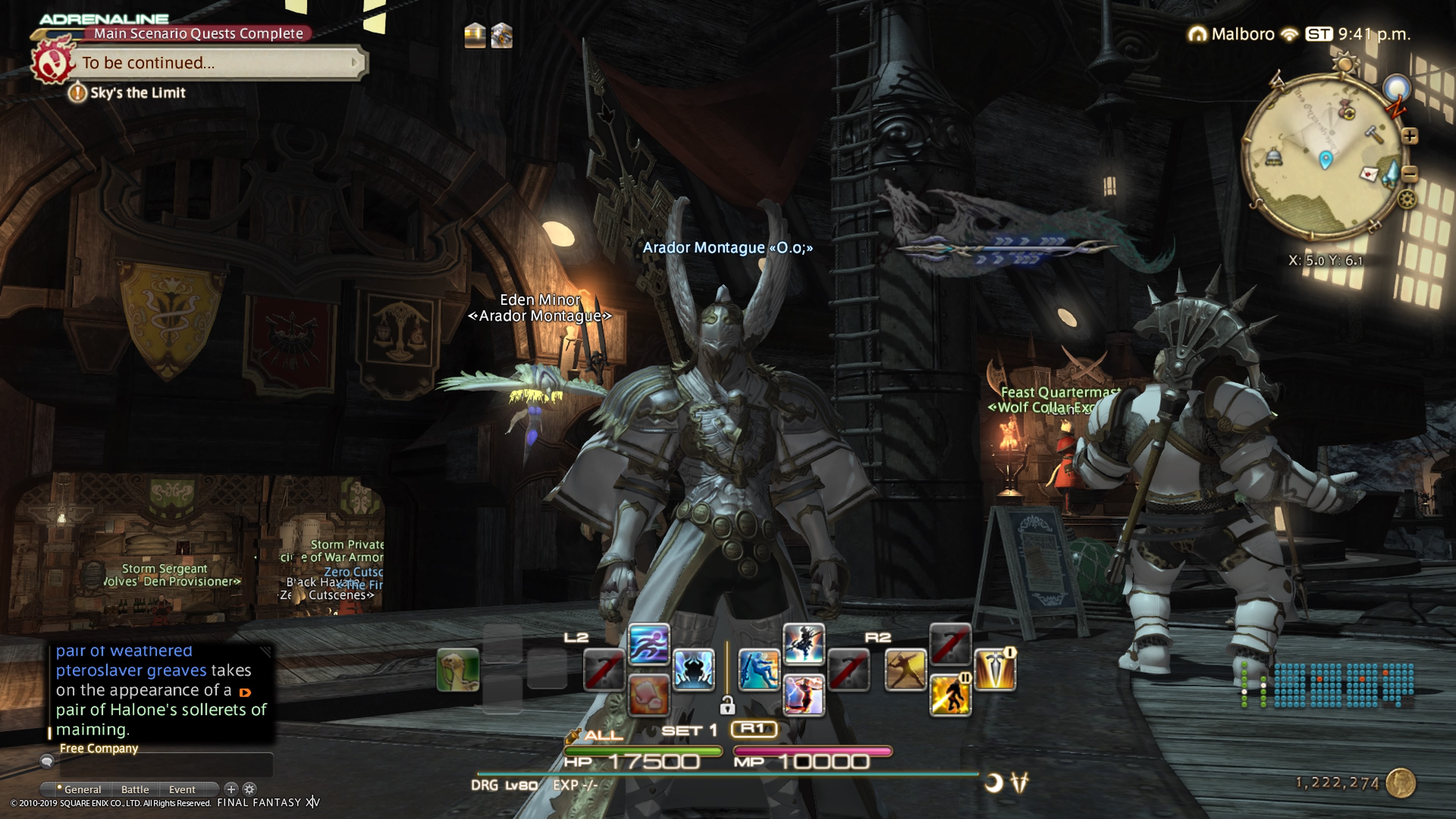1456x819 pixels.
Task: Zoom in the minimap with plus button
Action: coord(1410,136)
